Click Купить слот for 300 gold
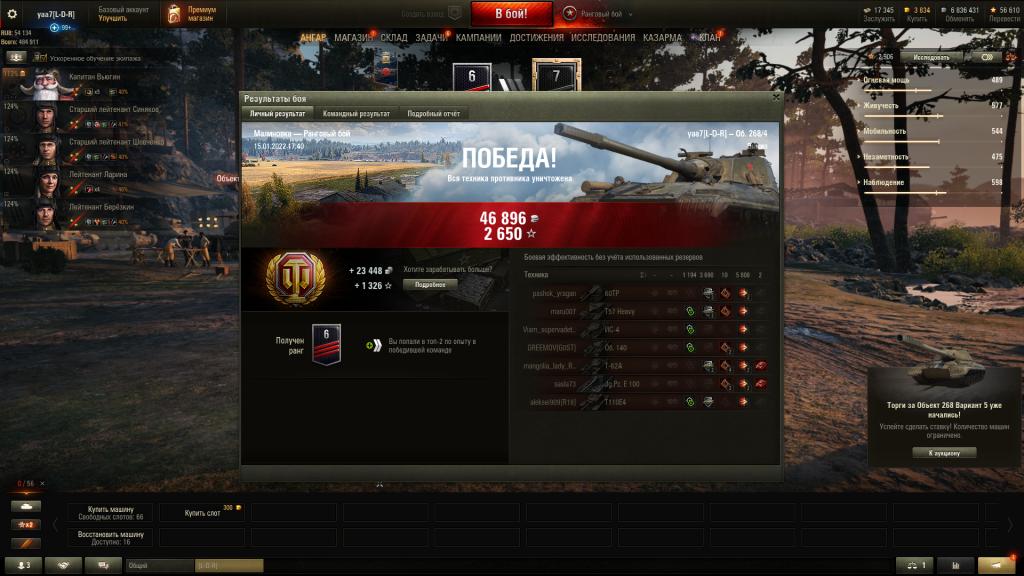Screen dimensions: 1024x576 click(x=203, y=512)
